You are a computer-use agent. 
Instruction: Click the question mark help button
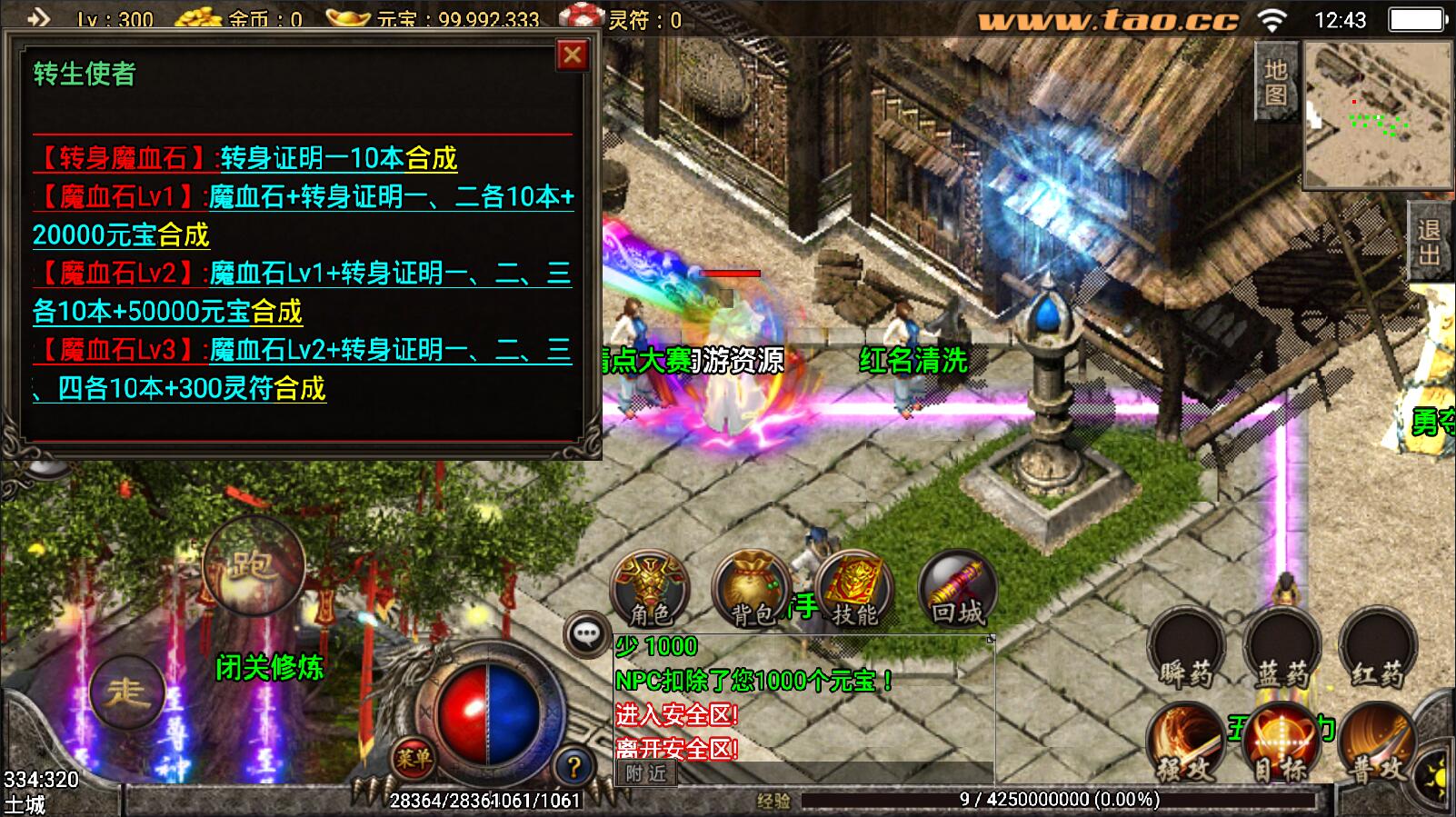pos(573,768)
